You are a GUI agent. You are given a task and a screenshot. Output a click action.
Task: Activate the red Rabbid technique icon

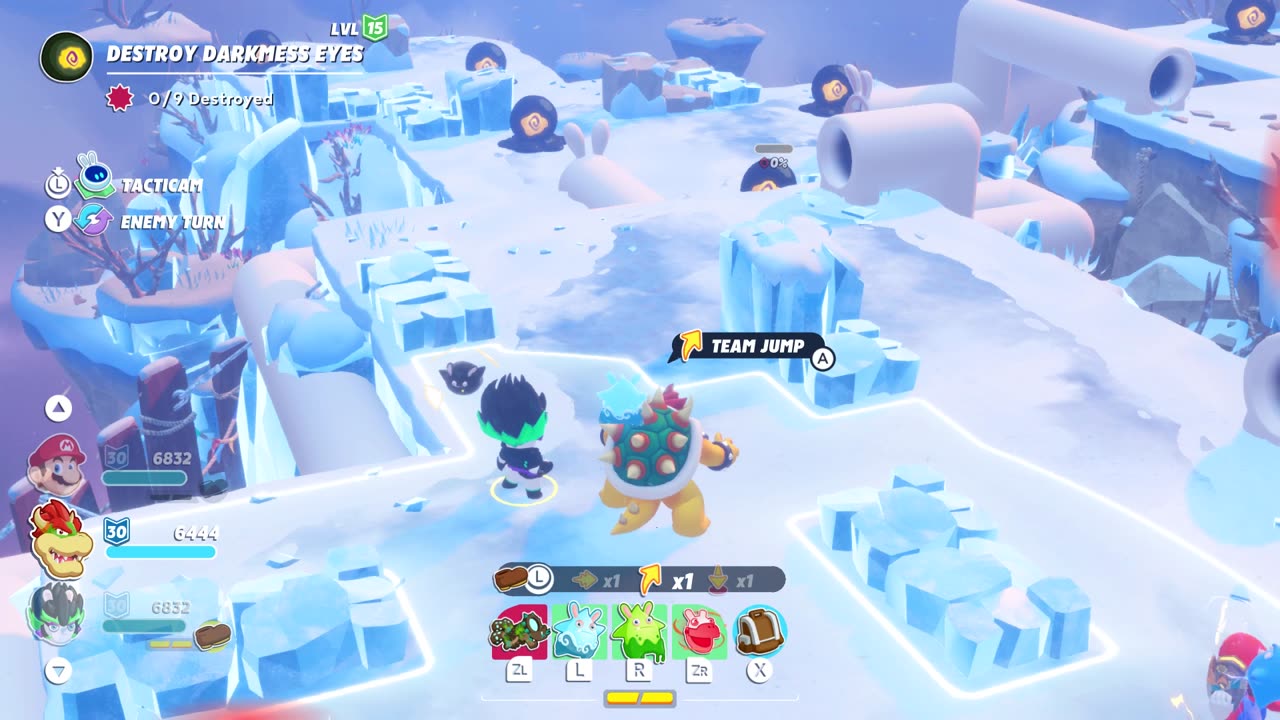tap(699, 632)
